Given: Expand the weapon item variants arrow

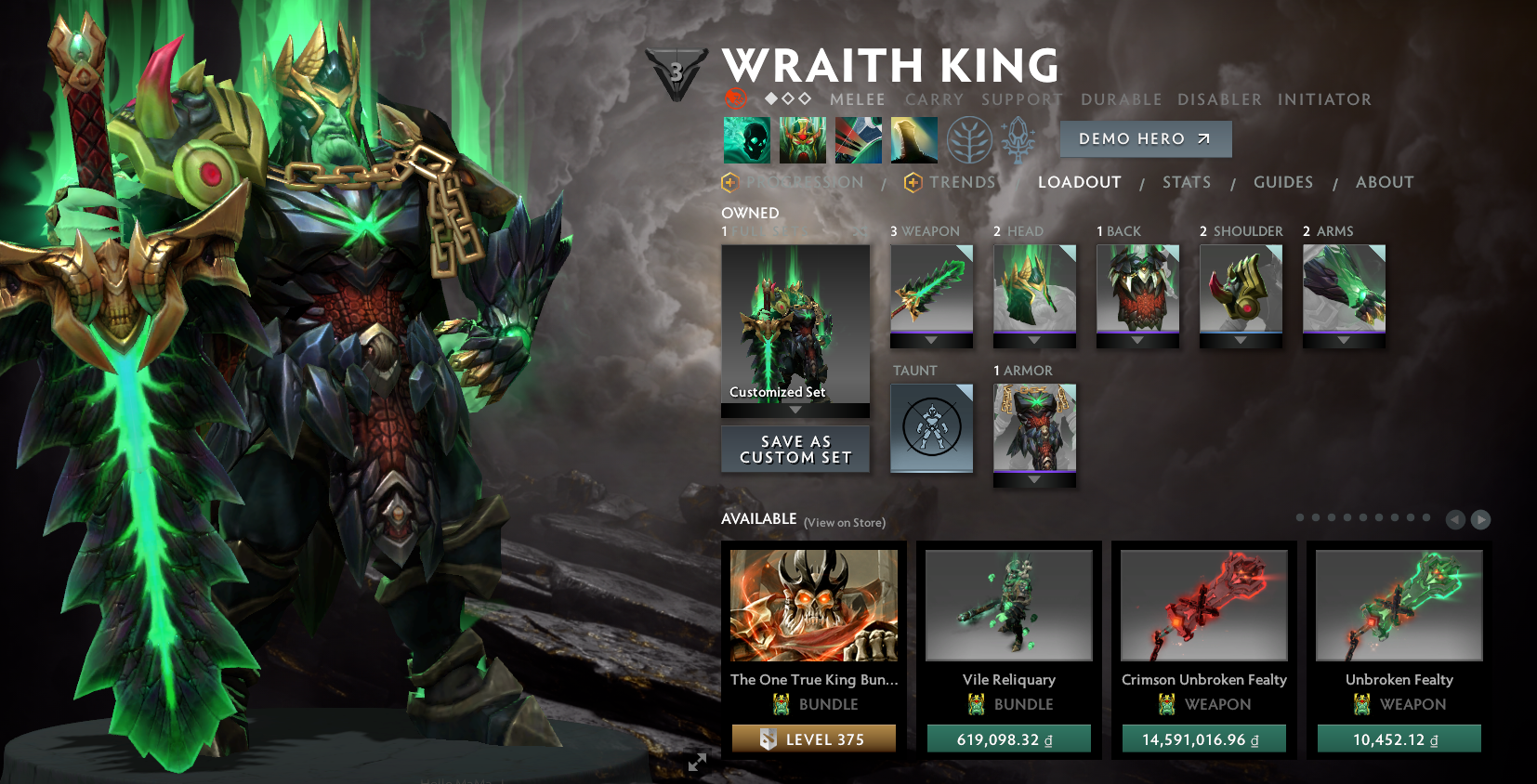Looking at the screenshot, I should [x=932, y=341].
